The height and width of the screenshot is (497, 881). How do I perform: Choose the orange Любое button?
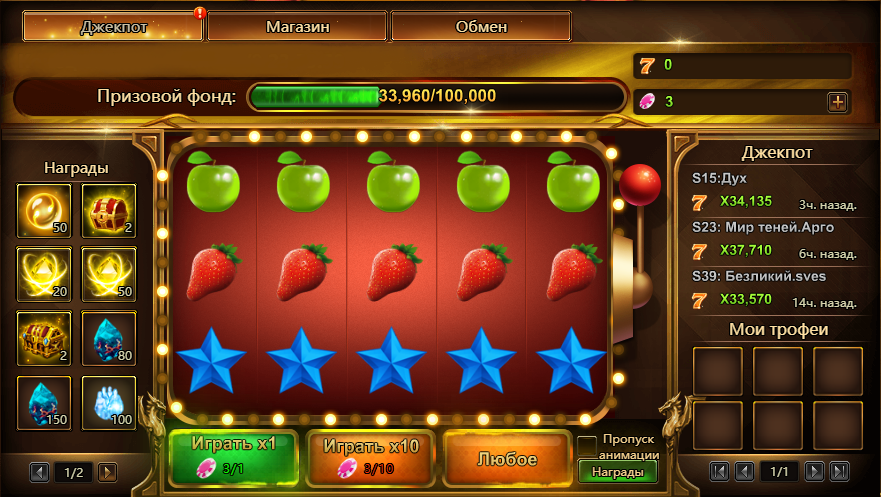pyautogui.click(x=506, y=459)
